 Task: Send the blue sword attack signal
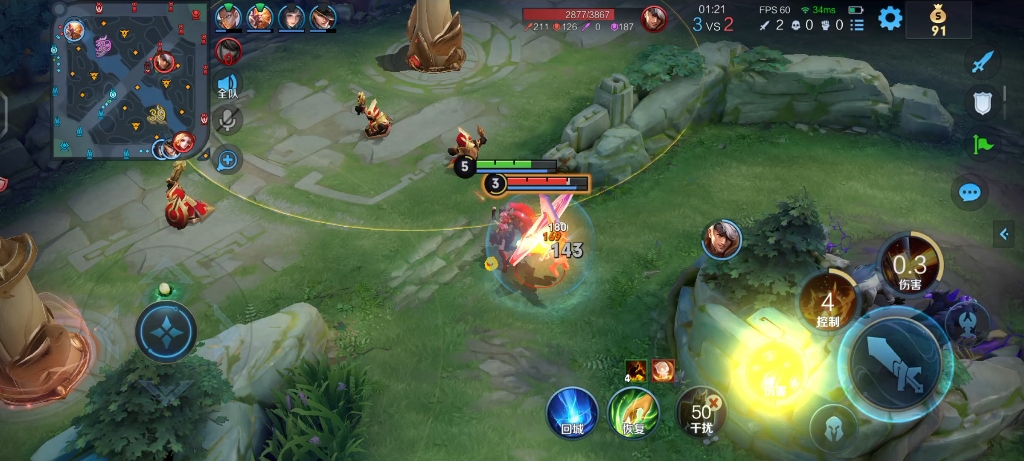tap(982, 62)
